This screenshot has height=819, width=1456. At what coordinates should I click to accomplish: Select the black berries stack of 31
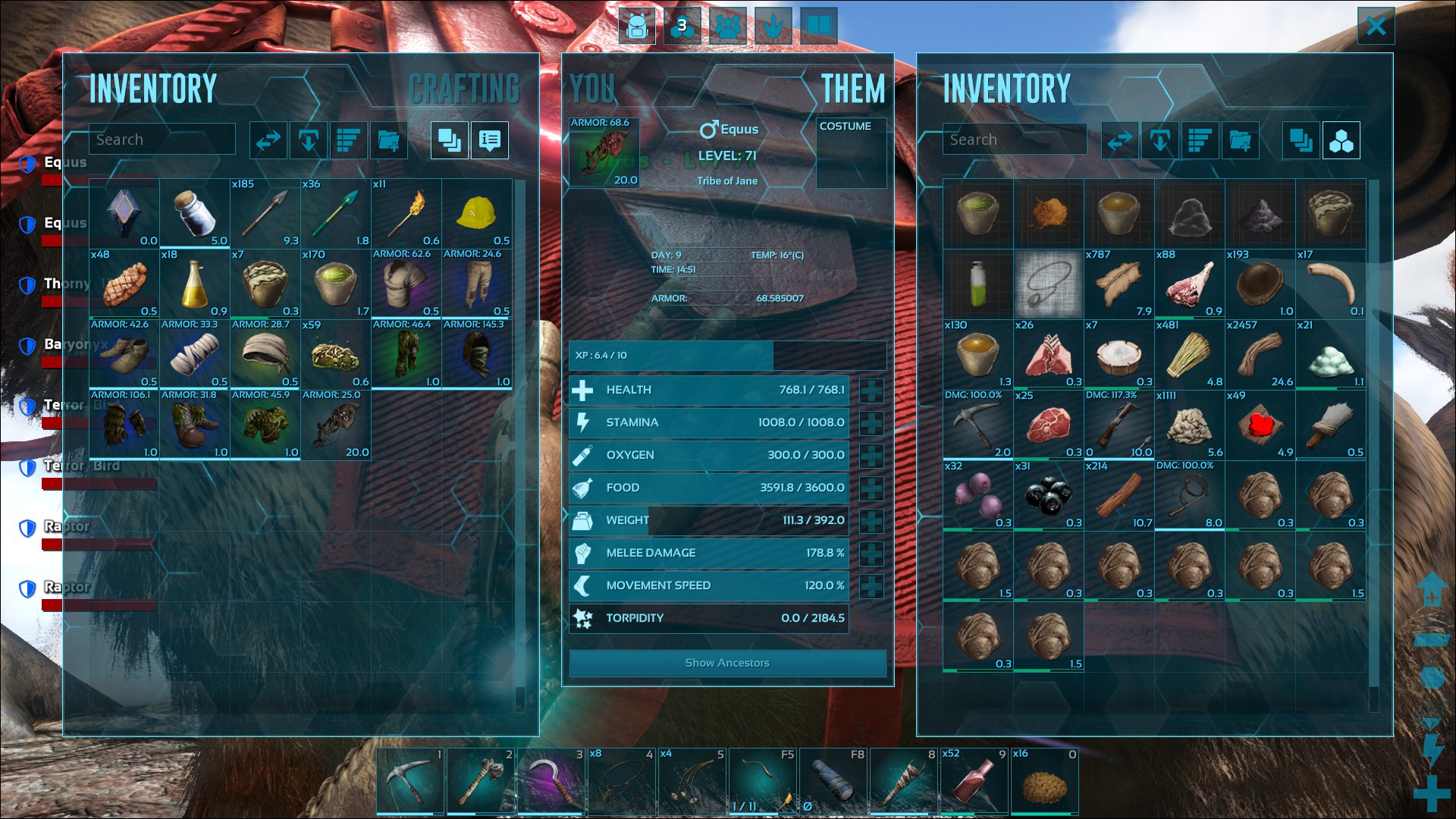[x=1049, y=496]
